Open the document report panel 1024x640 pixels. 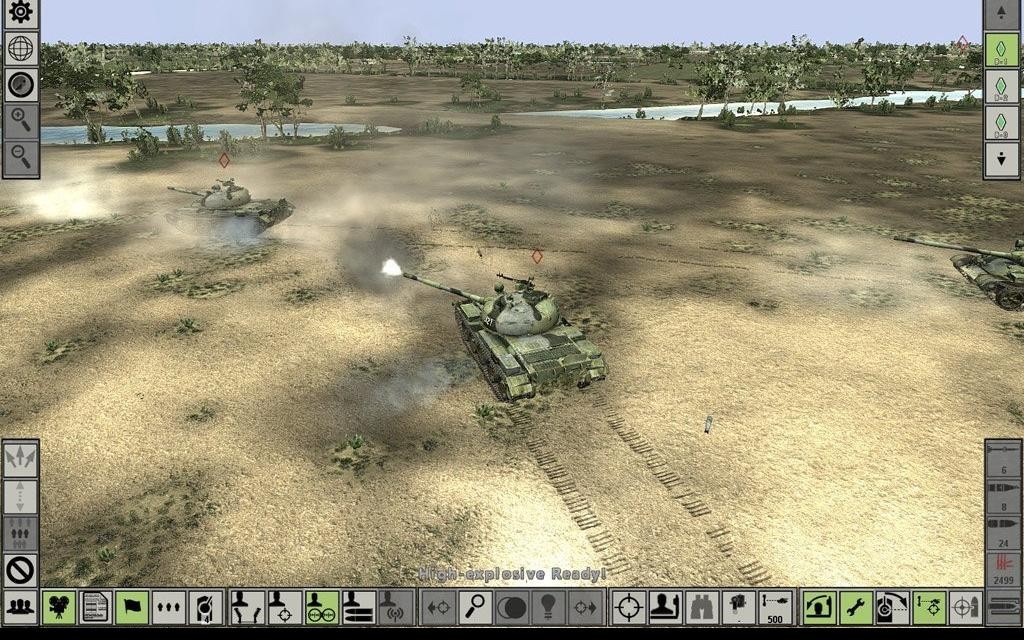click(95, 607)
